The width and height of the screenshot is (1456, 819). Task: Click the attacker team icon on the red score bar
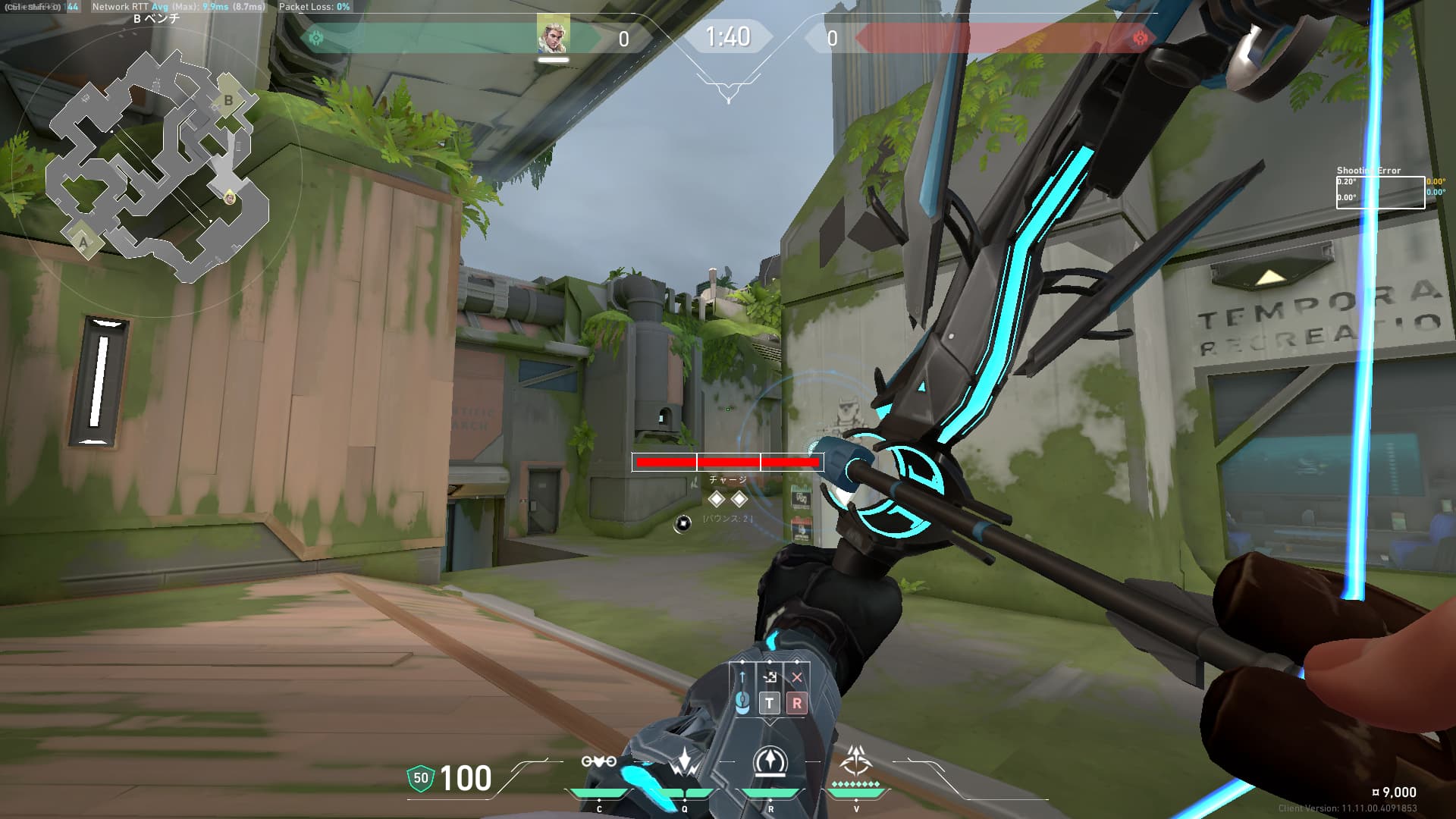pos(1139,38)
